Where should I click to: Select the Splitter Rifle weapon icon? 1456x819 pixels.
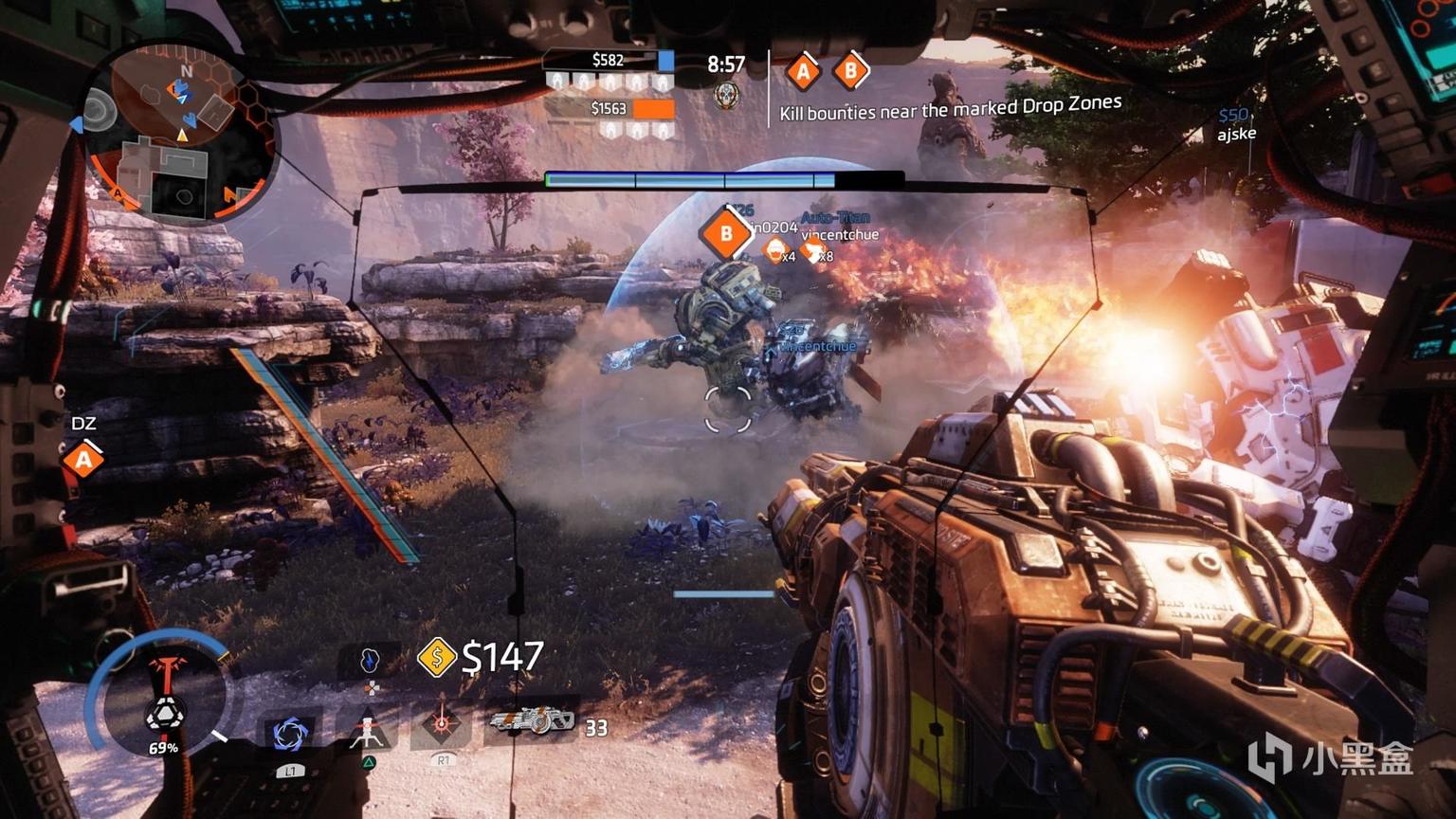[532, 721]
